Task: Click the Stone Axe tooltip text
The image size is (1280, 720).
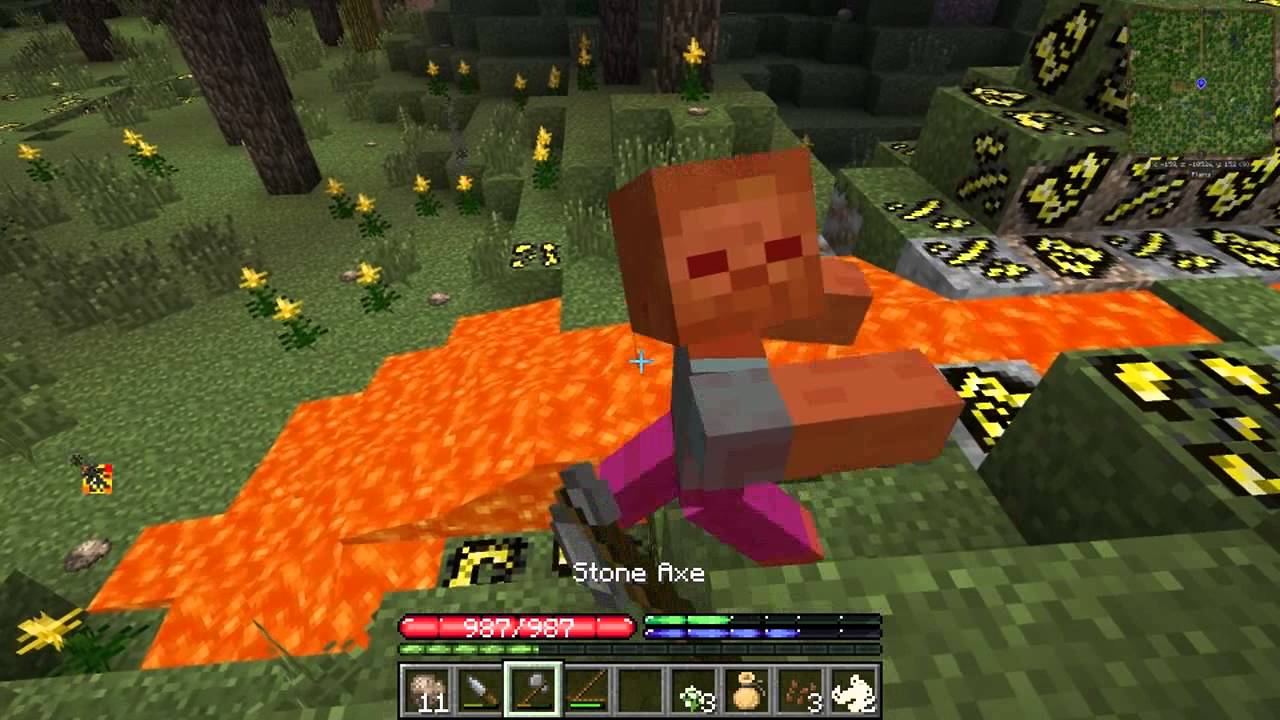Action: [x=638, y=573]
